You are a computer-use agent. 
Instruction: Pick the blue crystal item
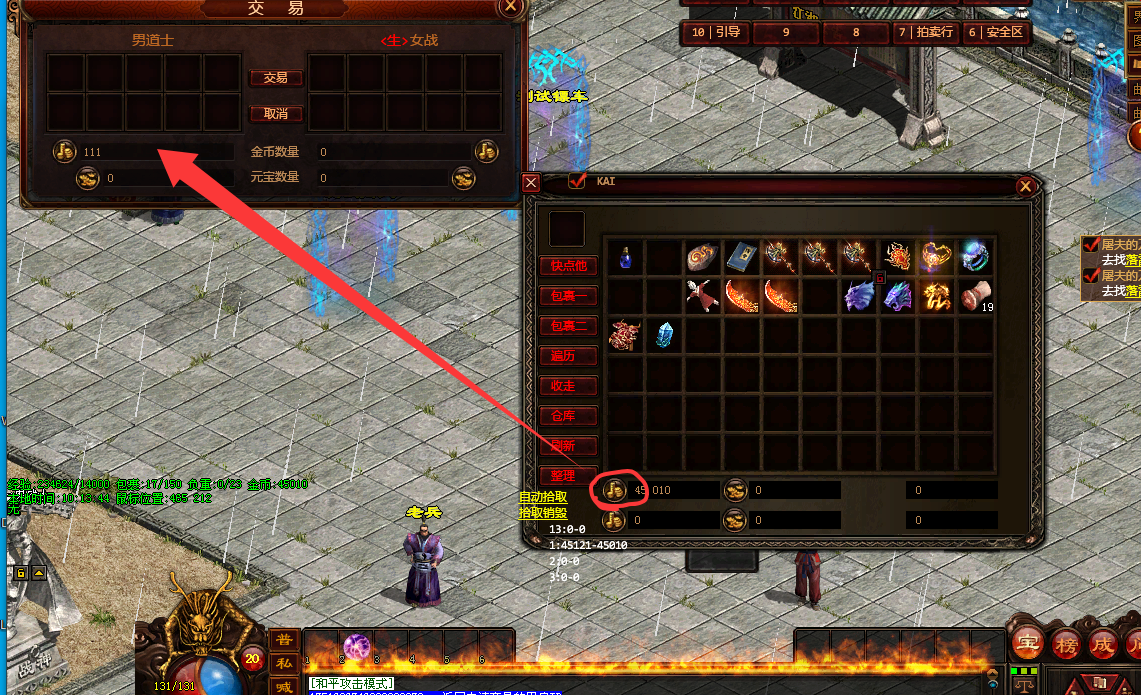point(664,335)
